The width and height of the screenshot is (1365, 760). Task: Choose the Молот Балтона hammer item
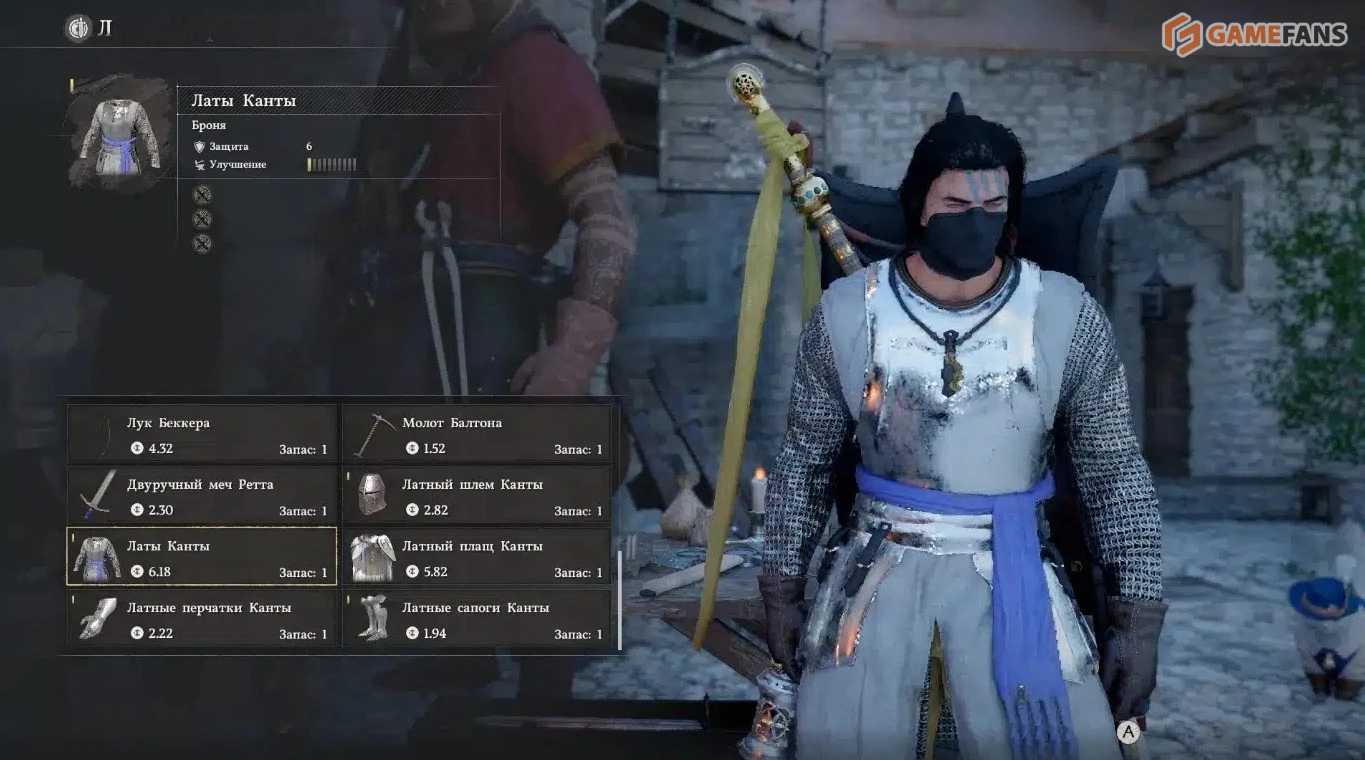click(x=477, y=435)
